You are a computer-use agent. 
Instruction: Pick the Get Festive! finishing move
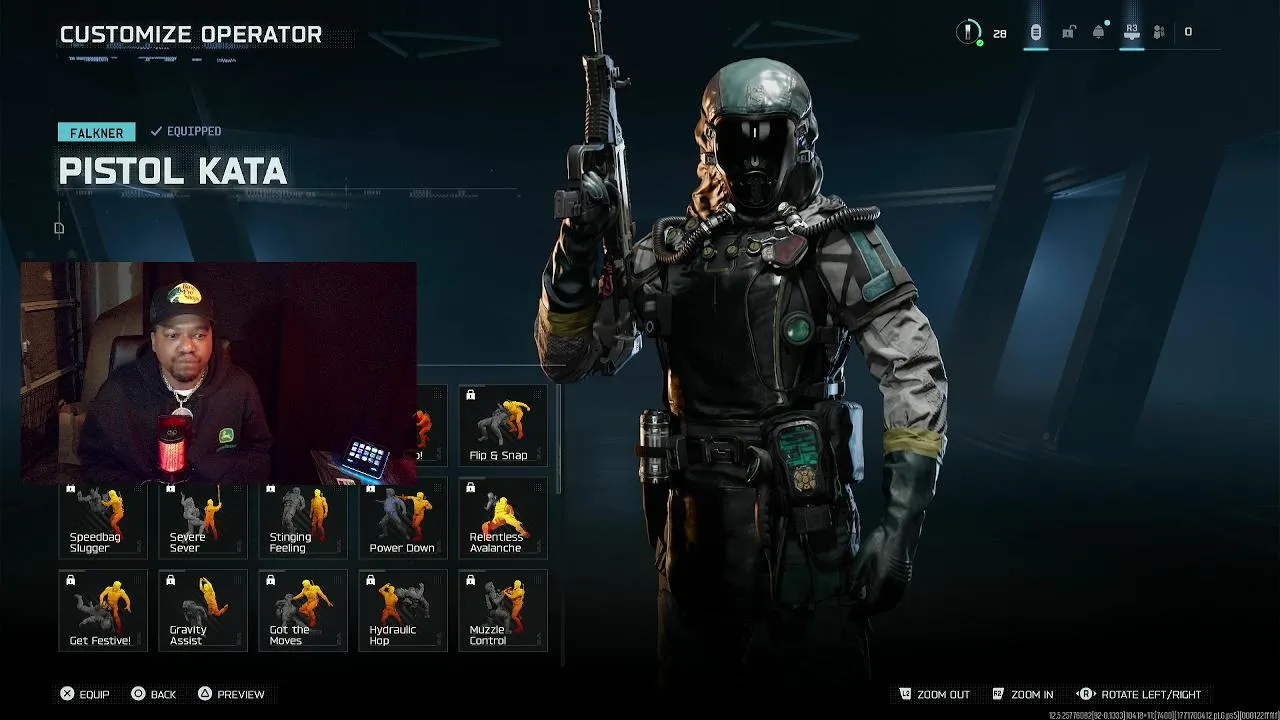click(x=102, y=610)
